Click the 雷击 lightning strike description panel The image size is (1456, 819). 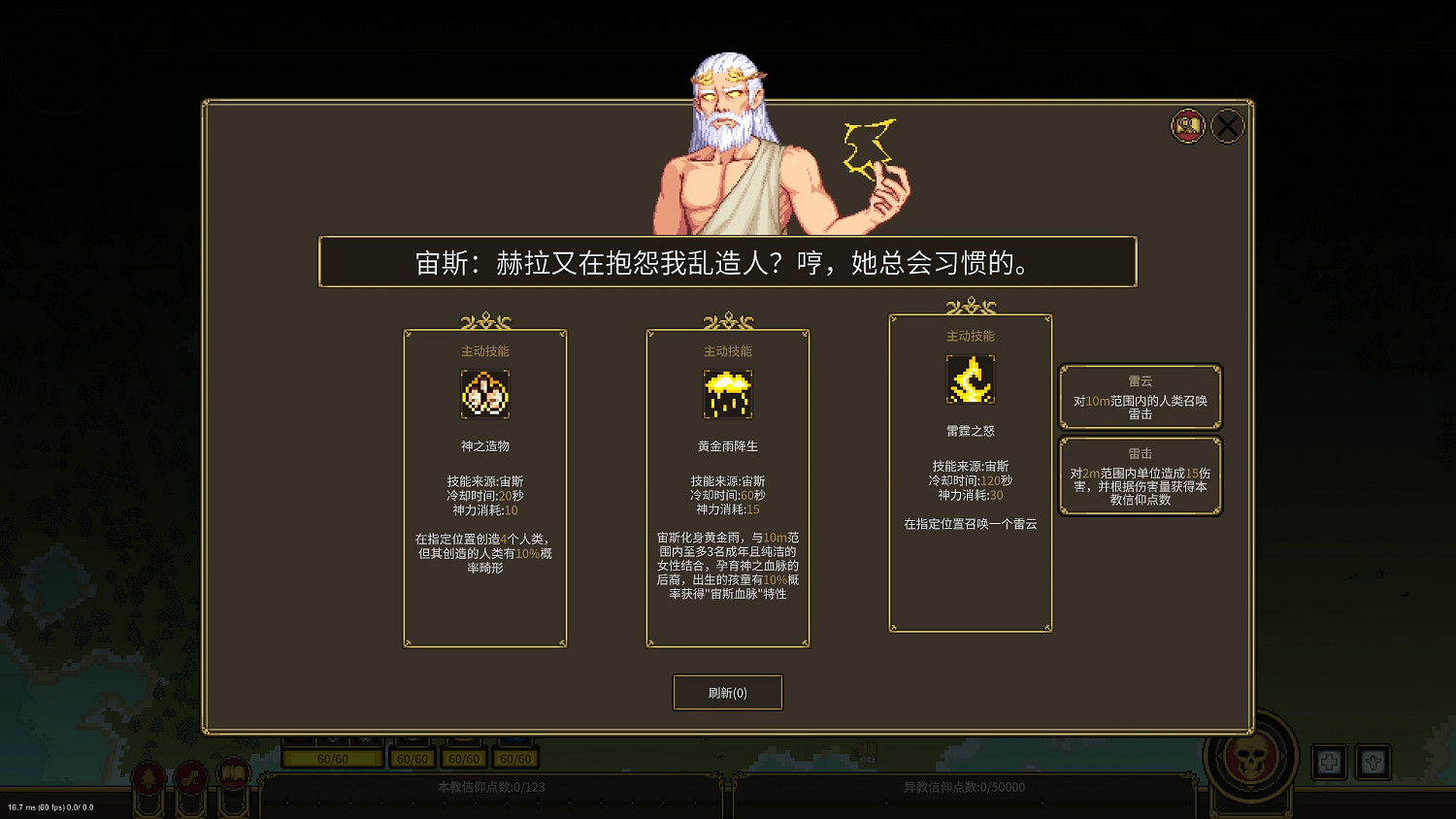click(1142, 475)
